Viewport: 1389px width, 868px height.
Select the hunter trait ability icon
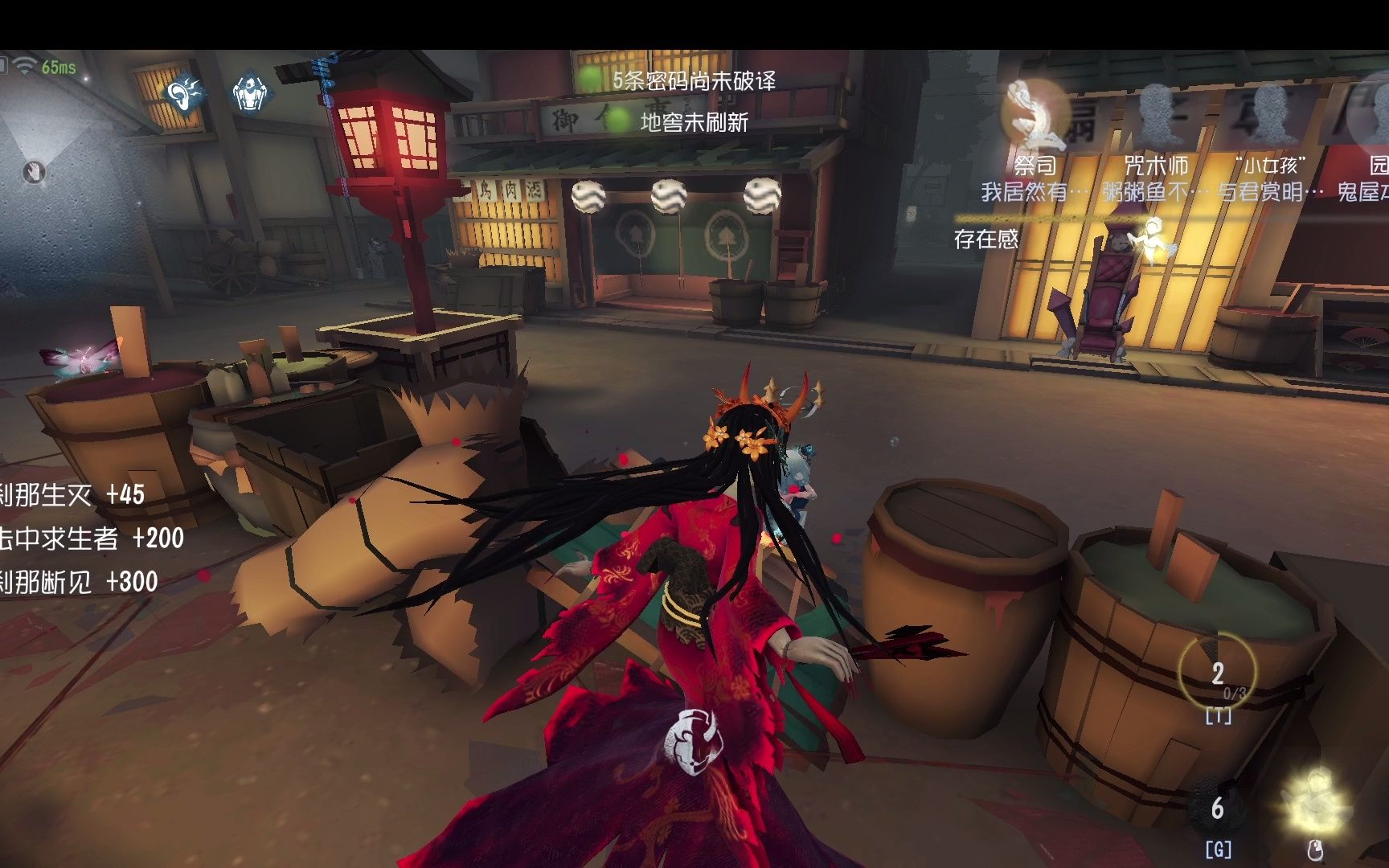tap(249, 92)
